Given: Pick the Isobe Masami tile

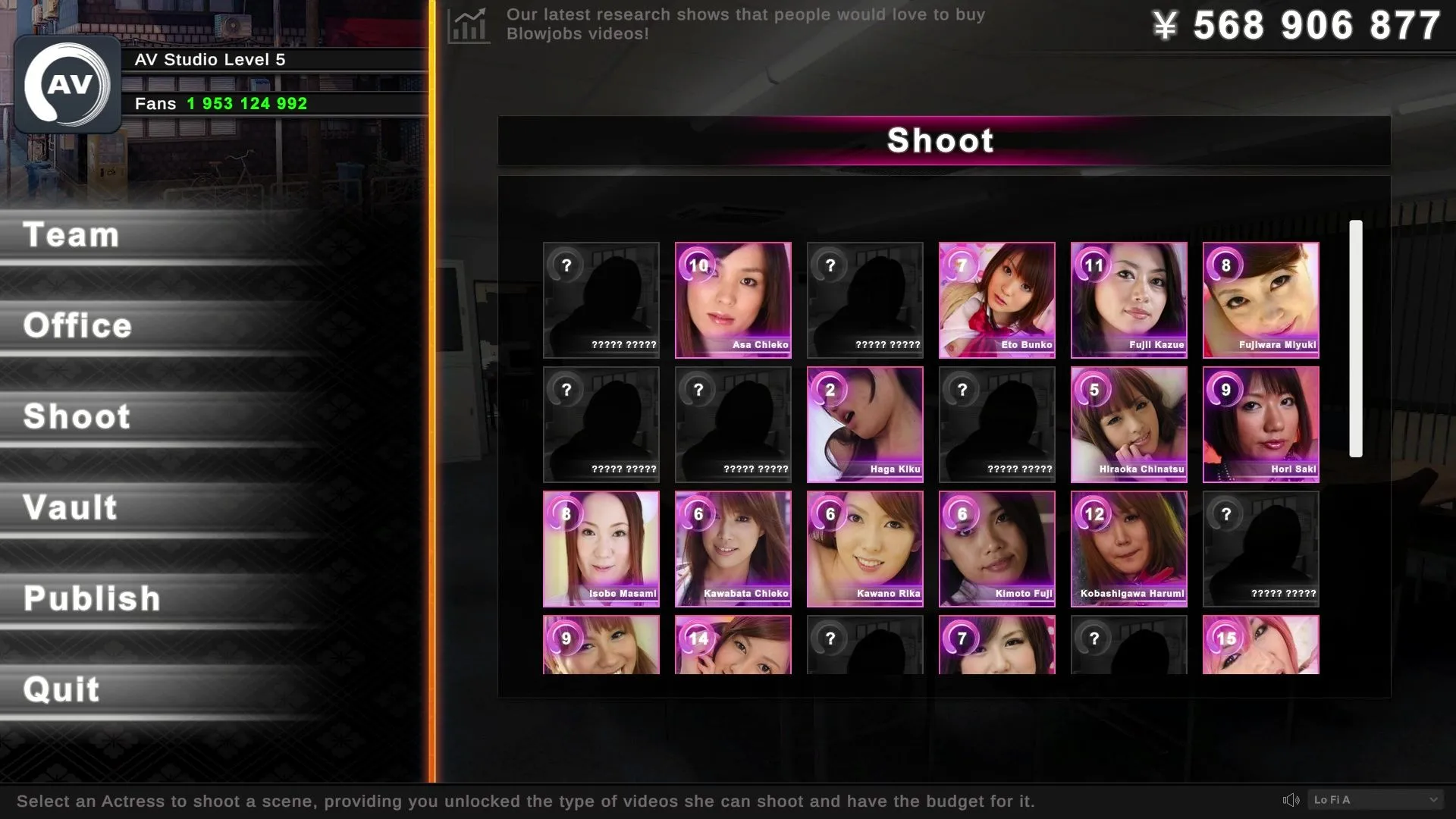Looking at the screenshot, I should (x=601, y=549).
